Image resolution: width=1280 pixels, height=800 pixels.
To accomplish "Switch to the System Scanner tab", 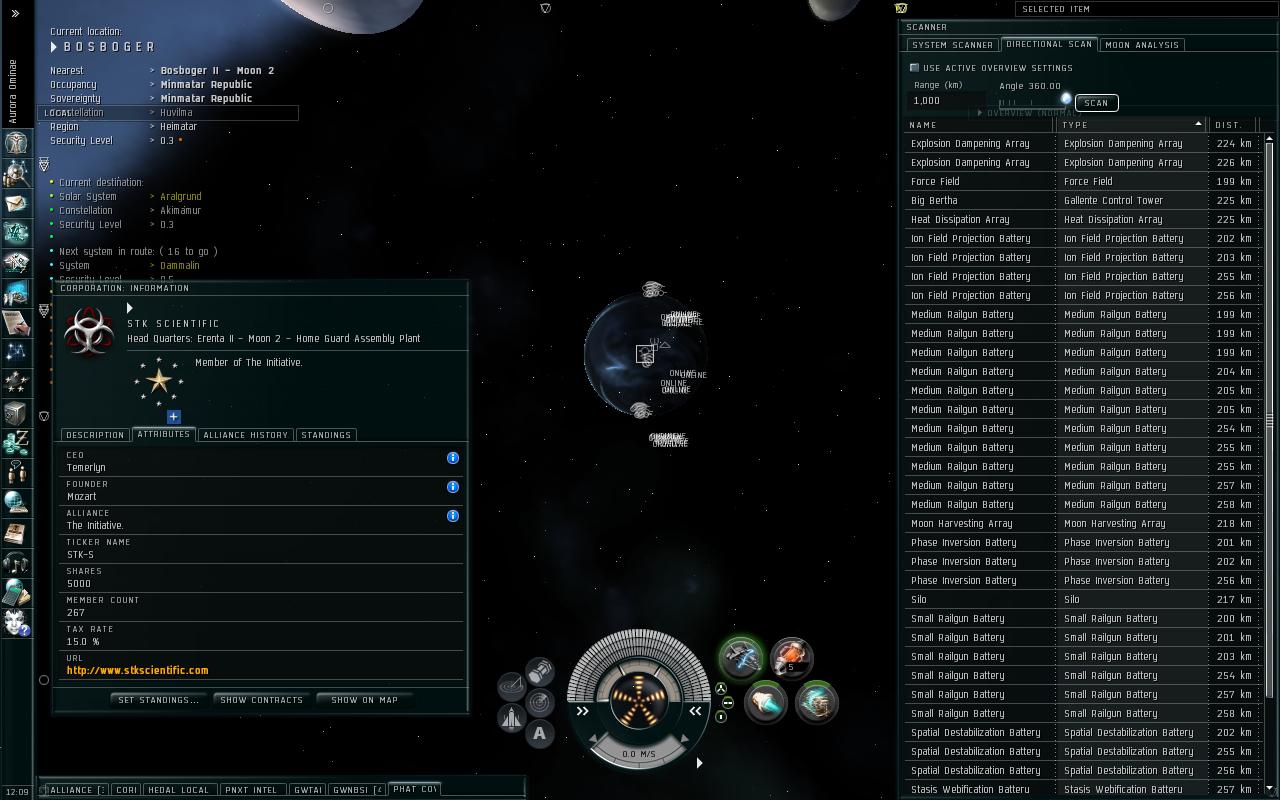I will [952, 45].
